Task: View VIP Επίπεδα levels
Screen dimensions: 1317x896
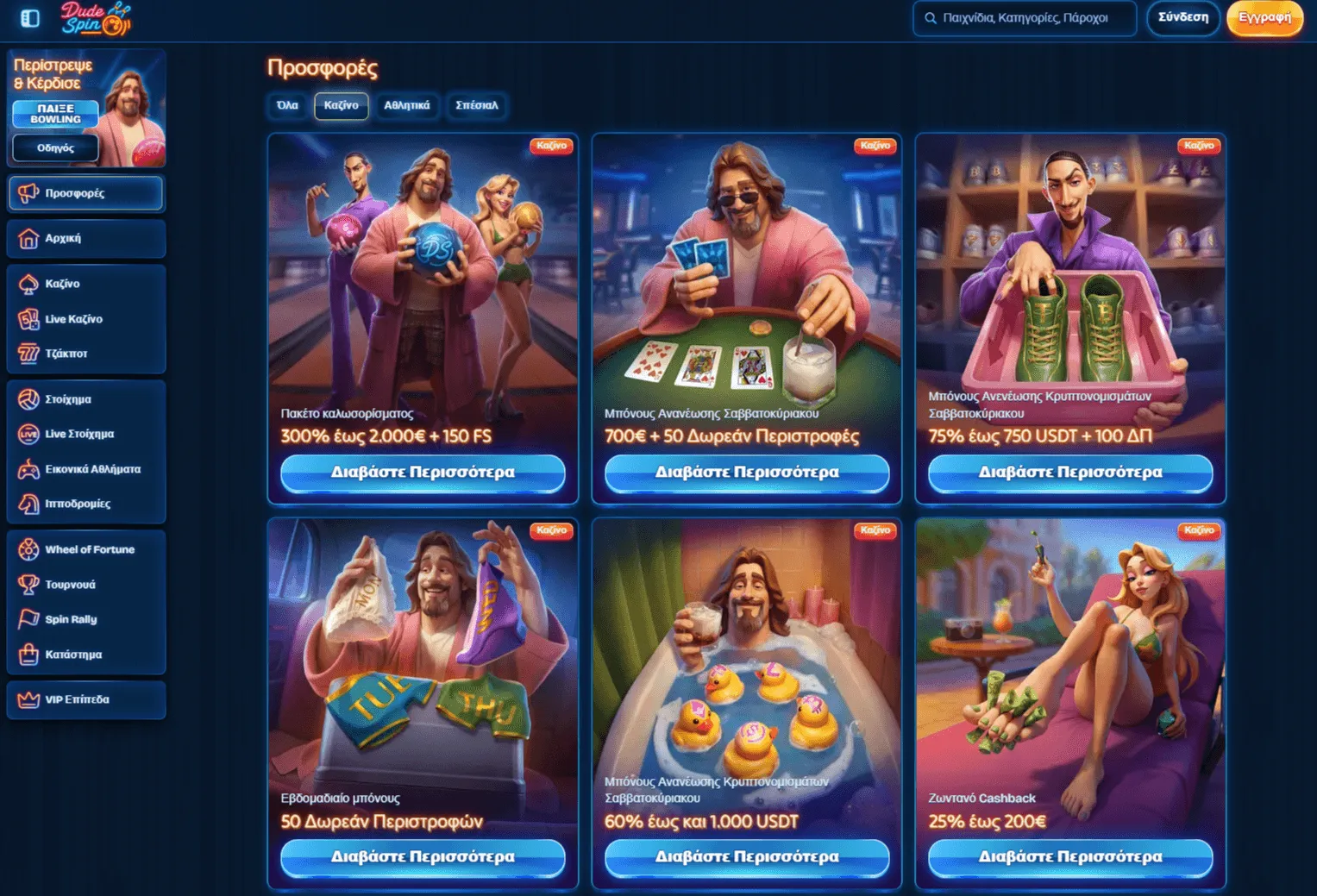Action: coord(85,699)
